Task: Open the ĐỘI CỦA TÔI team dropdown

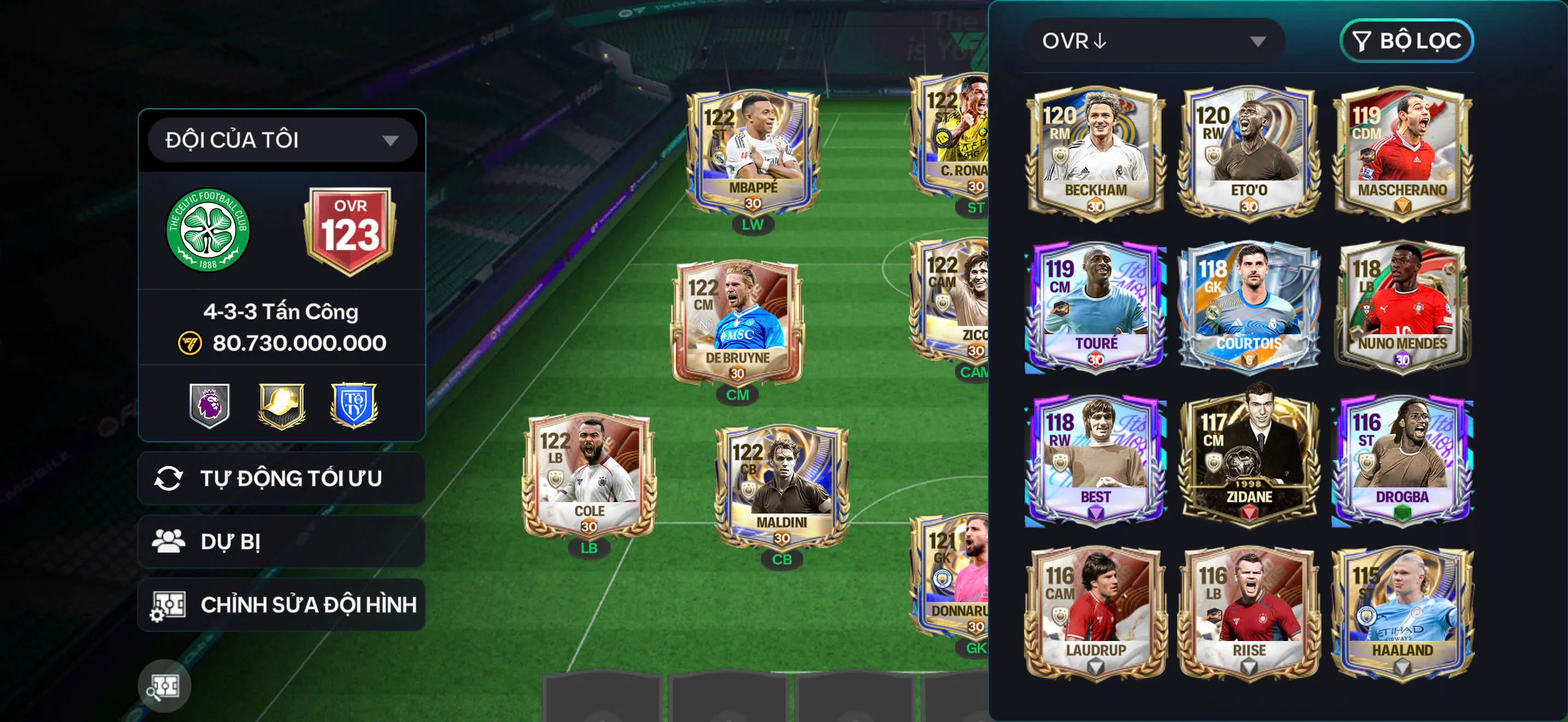Action: [282, 140]
